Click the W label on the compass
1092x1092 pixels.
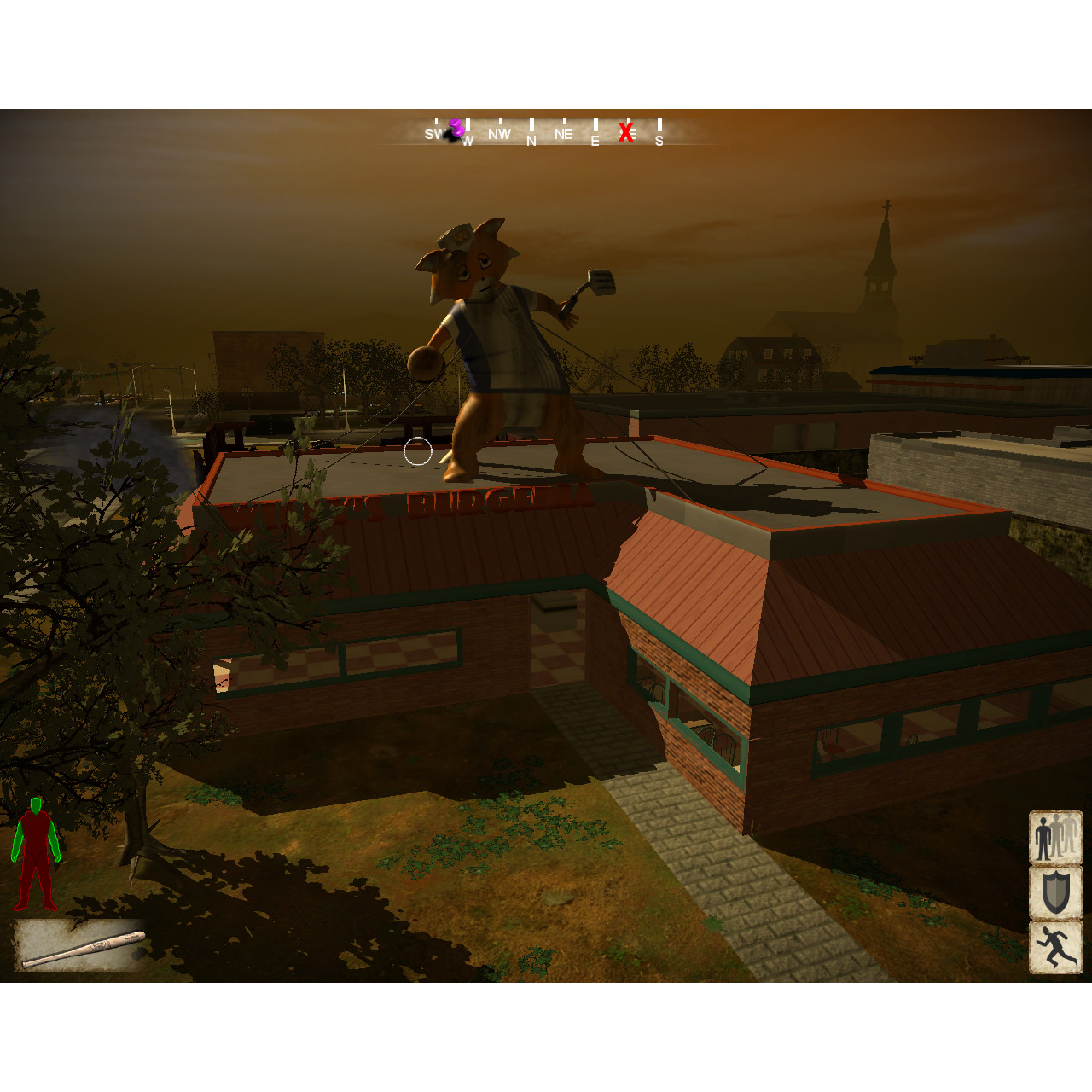pos(467,138)
